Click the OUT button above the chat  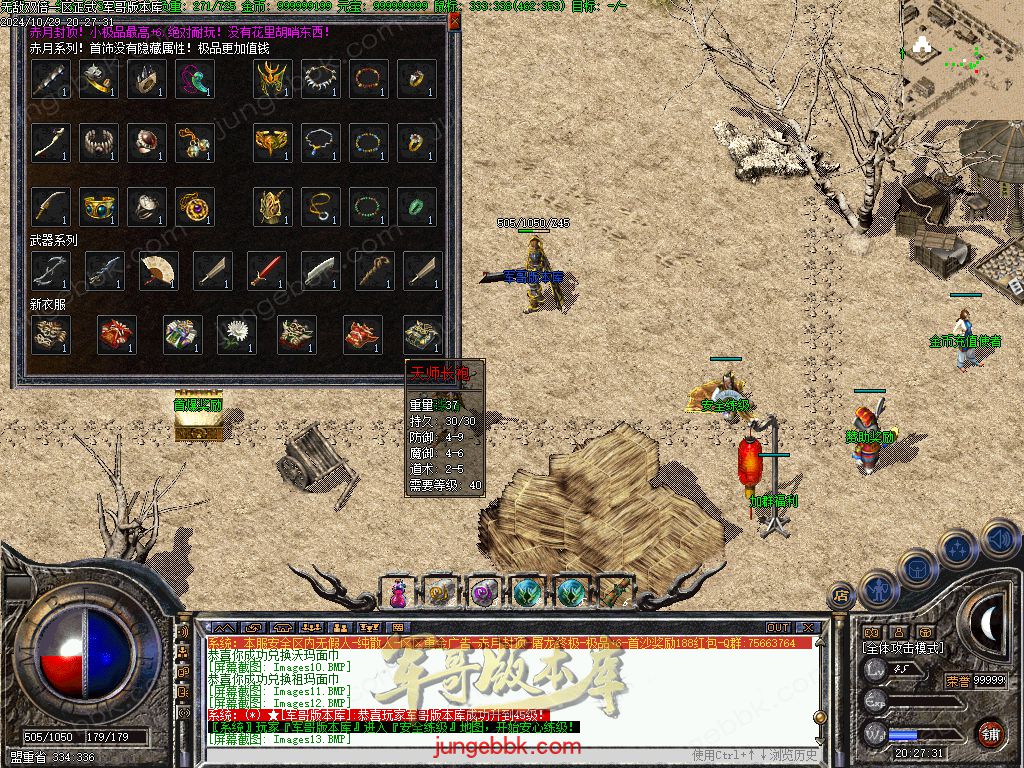tap(778, 627)
